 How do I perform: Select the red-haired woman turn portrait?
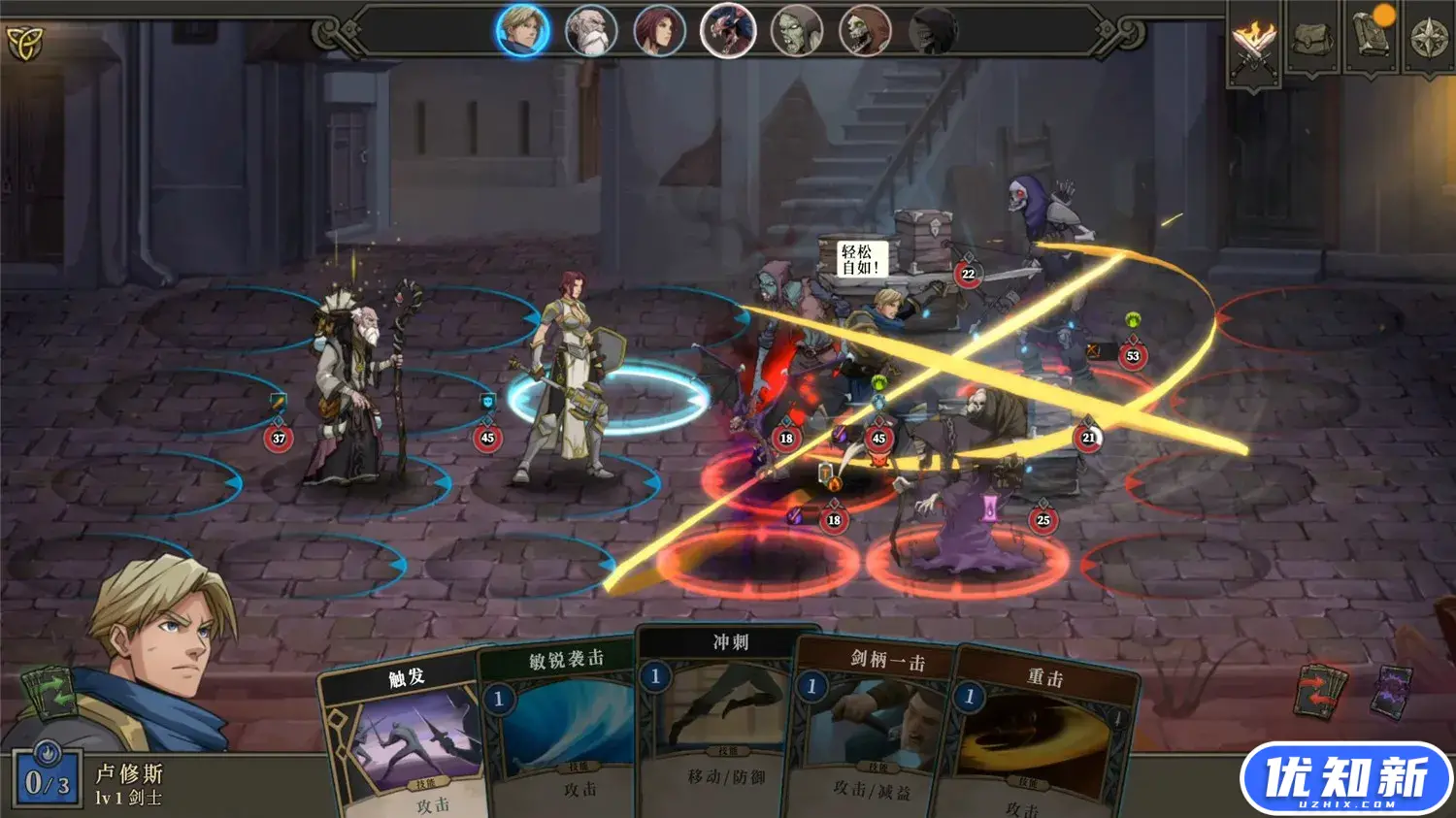[659, 31]
